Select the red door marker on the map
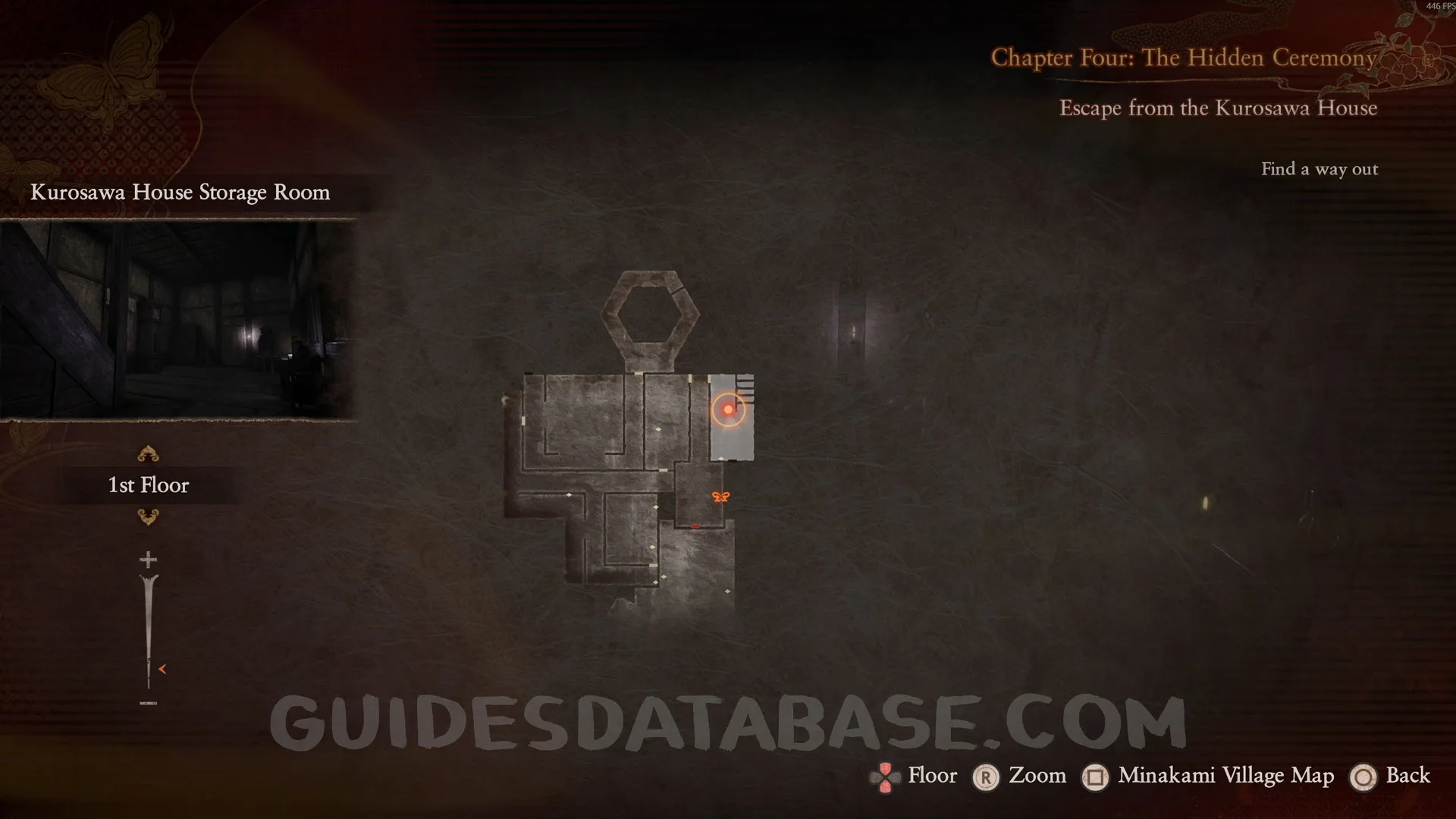Viewport: 1456px width, 819px height. click(695, 526)
